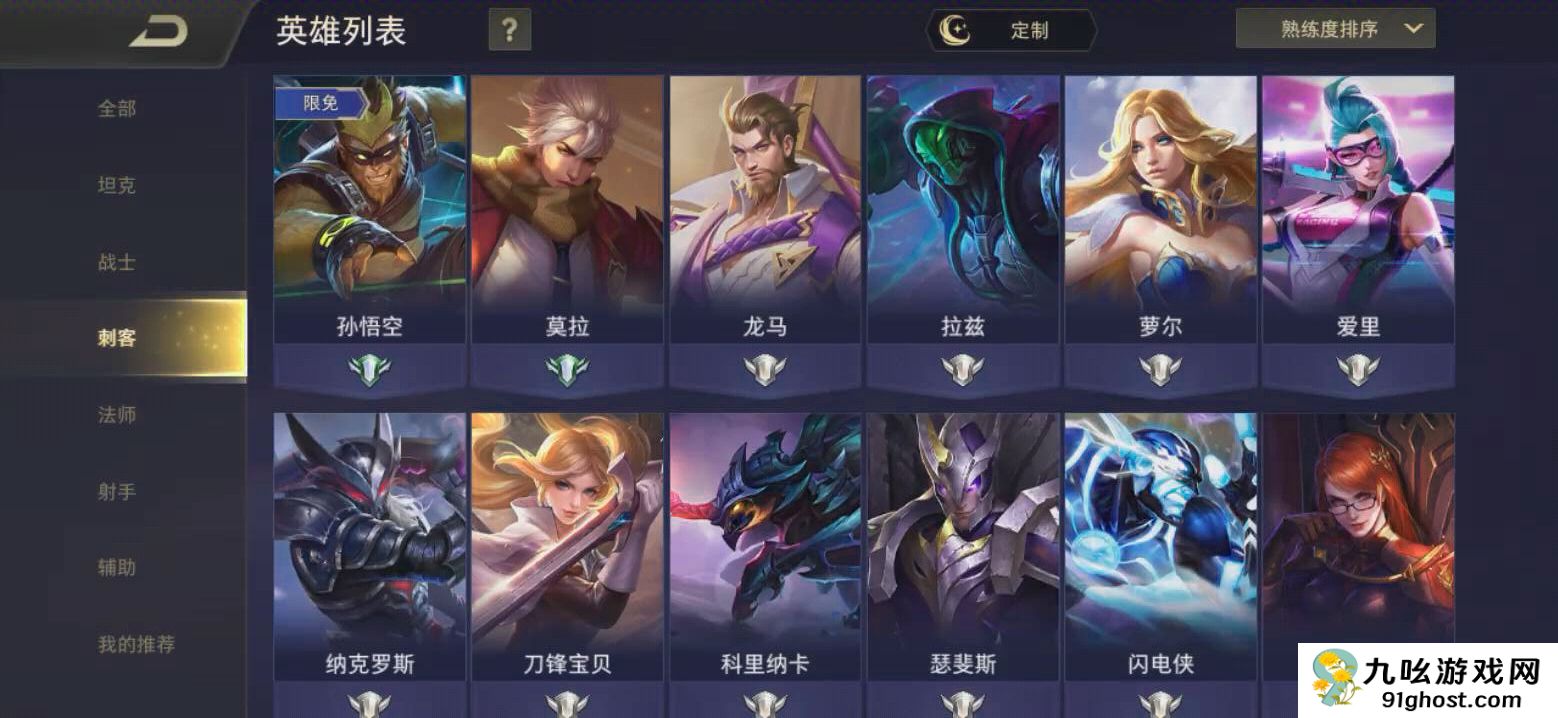Screen dimensions: 1558x718
Task: Select the 刺客 hero category tab
Action: pos(117,338)
